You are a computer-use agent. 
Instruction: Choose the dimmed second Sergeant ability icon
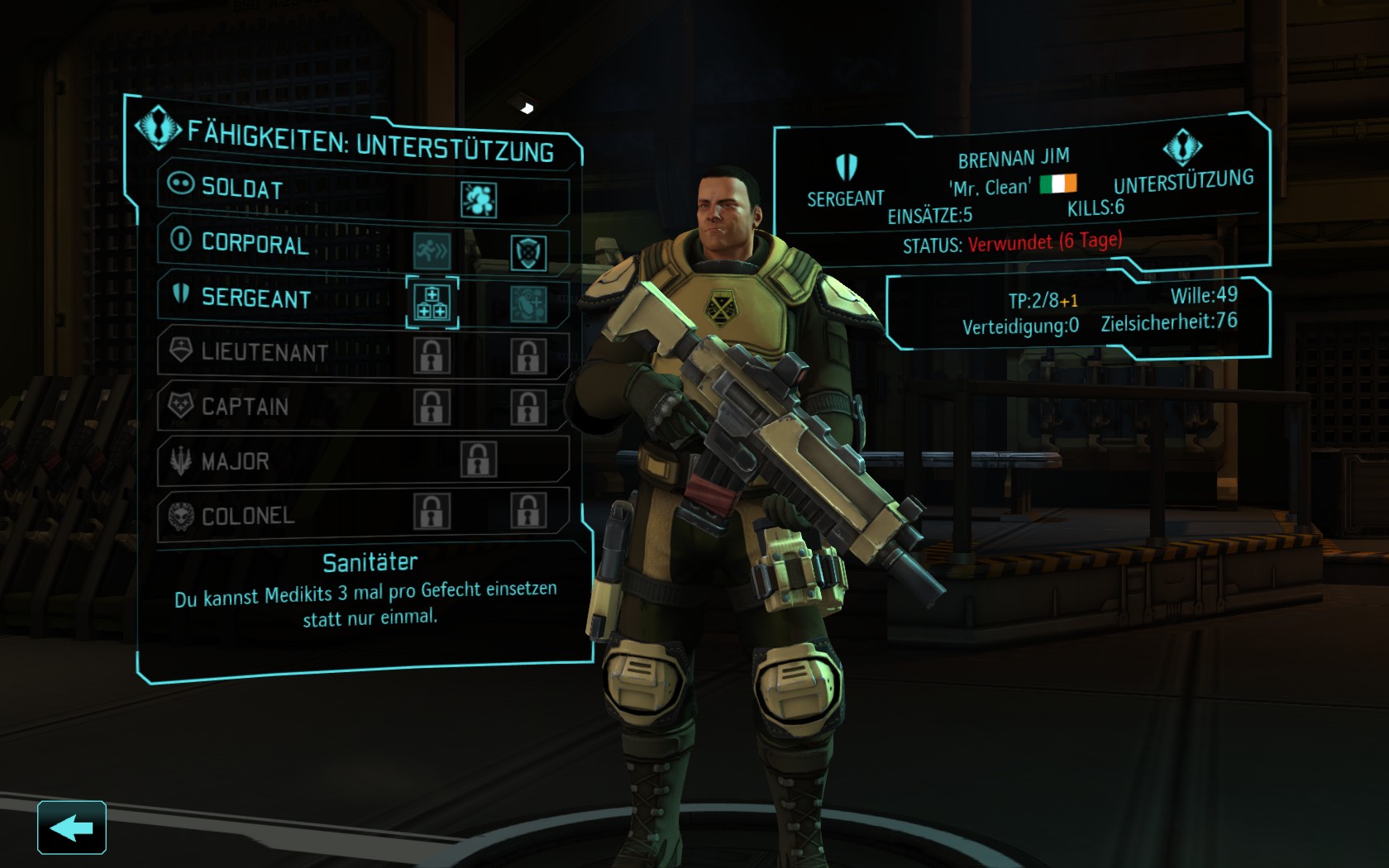pos(528,304)
